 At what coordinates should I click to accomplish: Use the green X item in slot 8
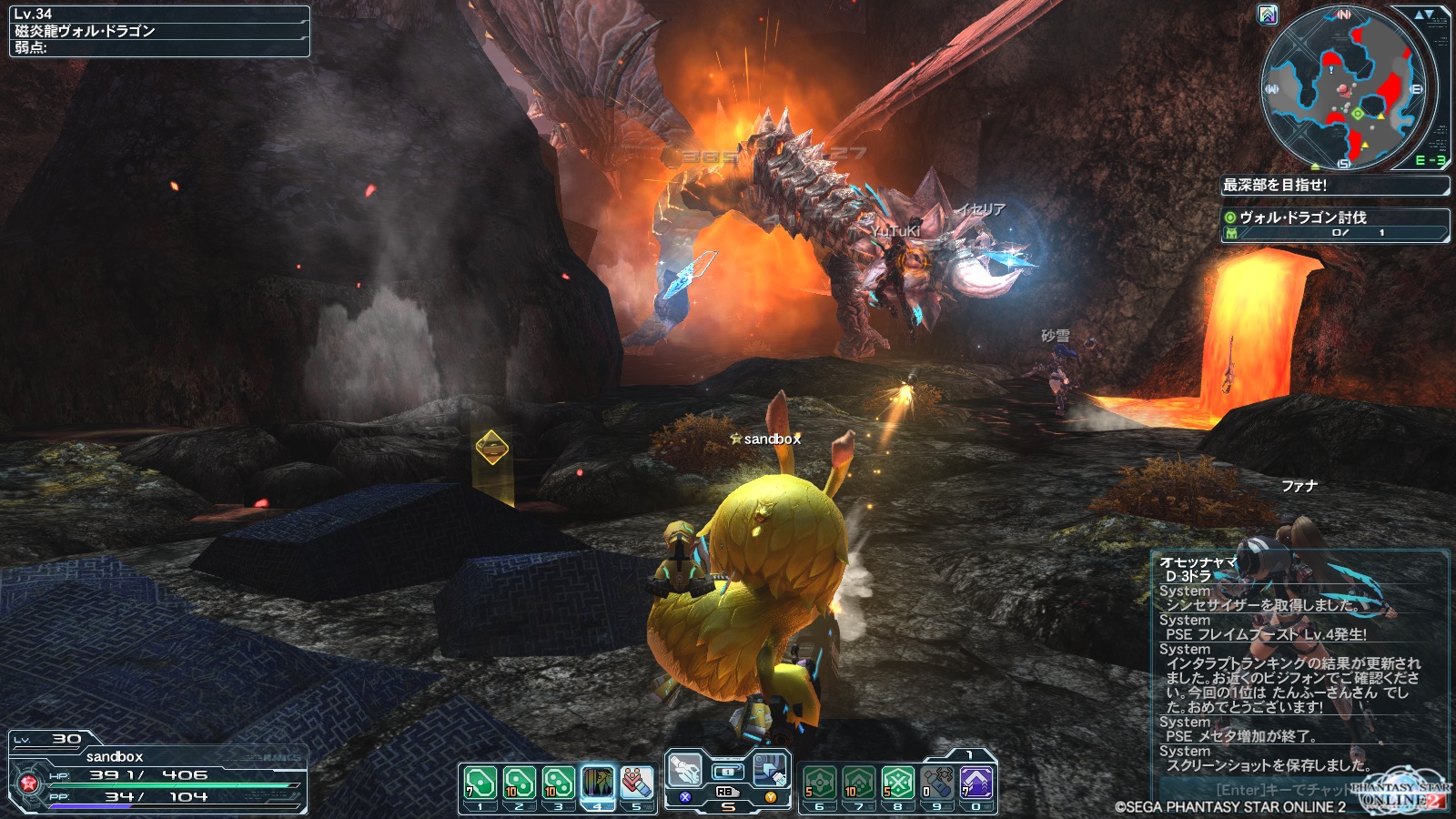pos(897,783)
